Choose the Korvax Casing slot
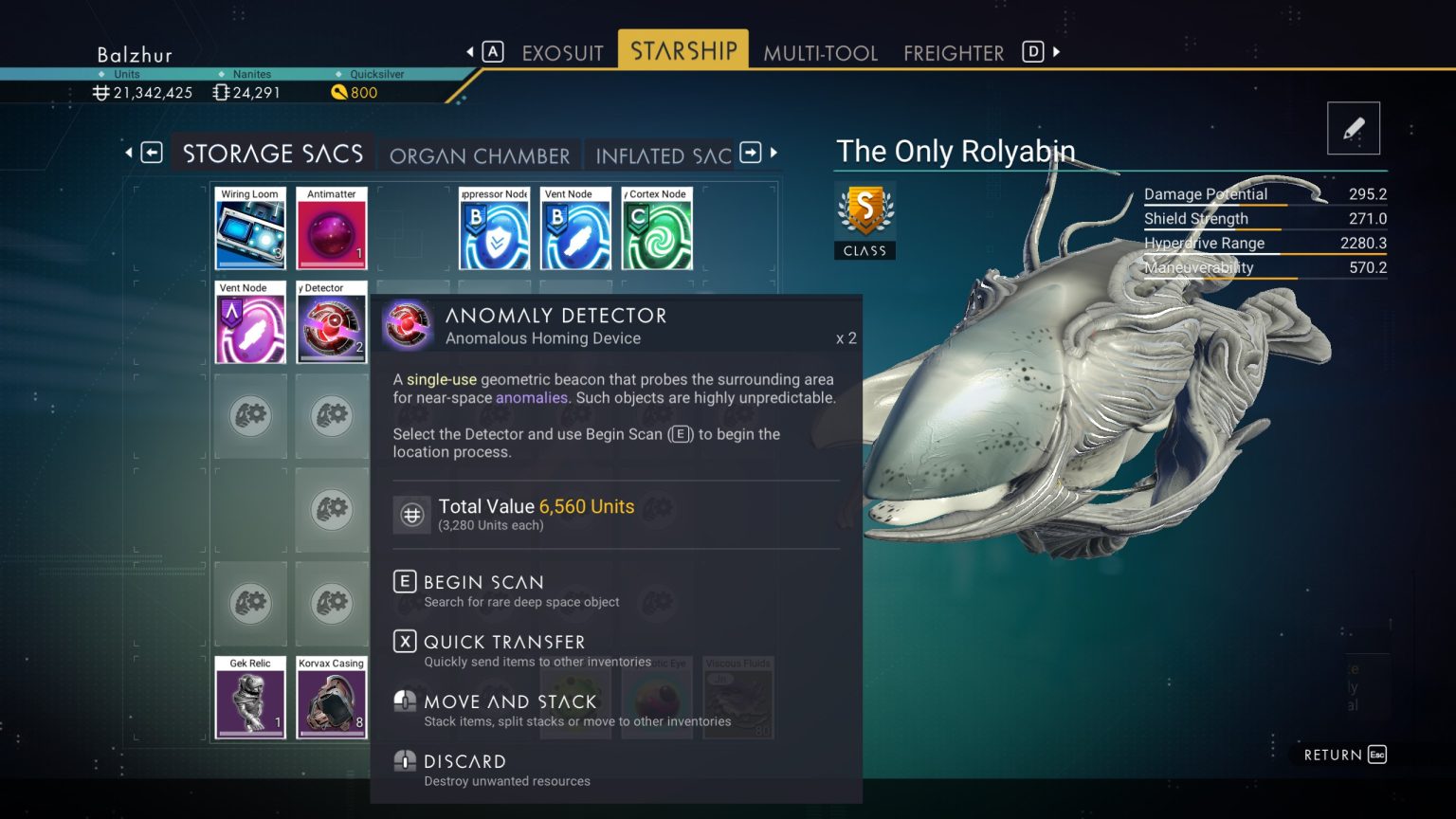Screen dimensions: 1456x819 point(332,698)
